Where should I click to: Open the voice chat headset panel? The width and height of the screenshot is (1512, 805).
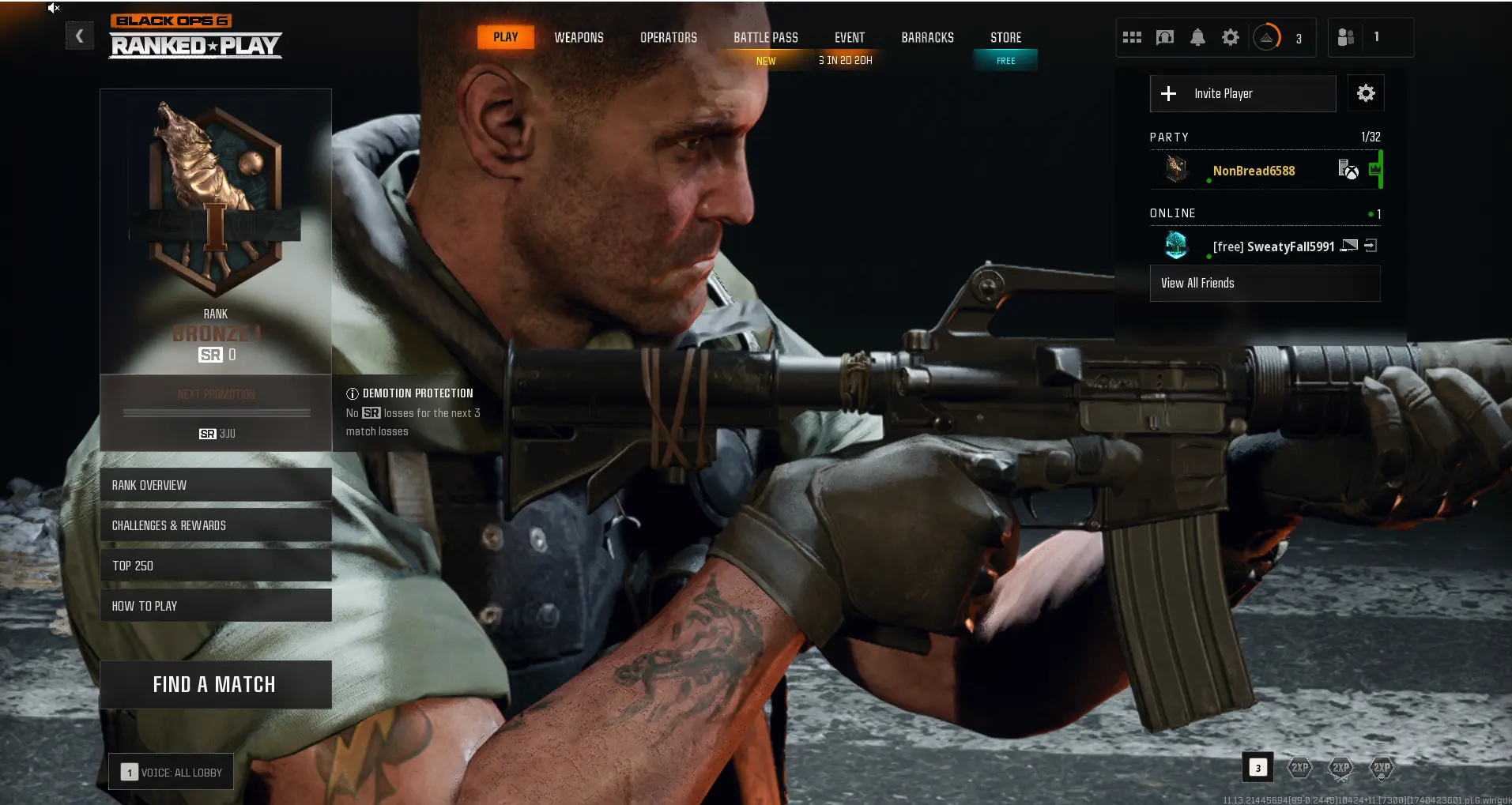pyautogui.click(x=1164, y=37)
